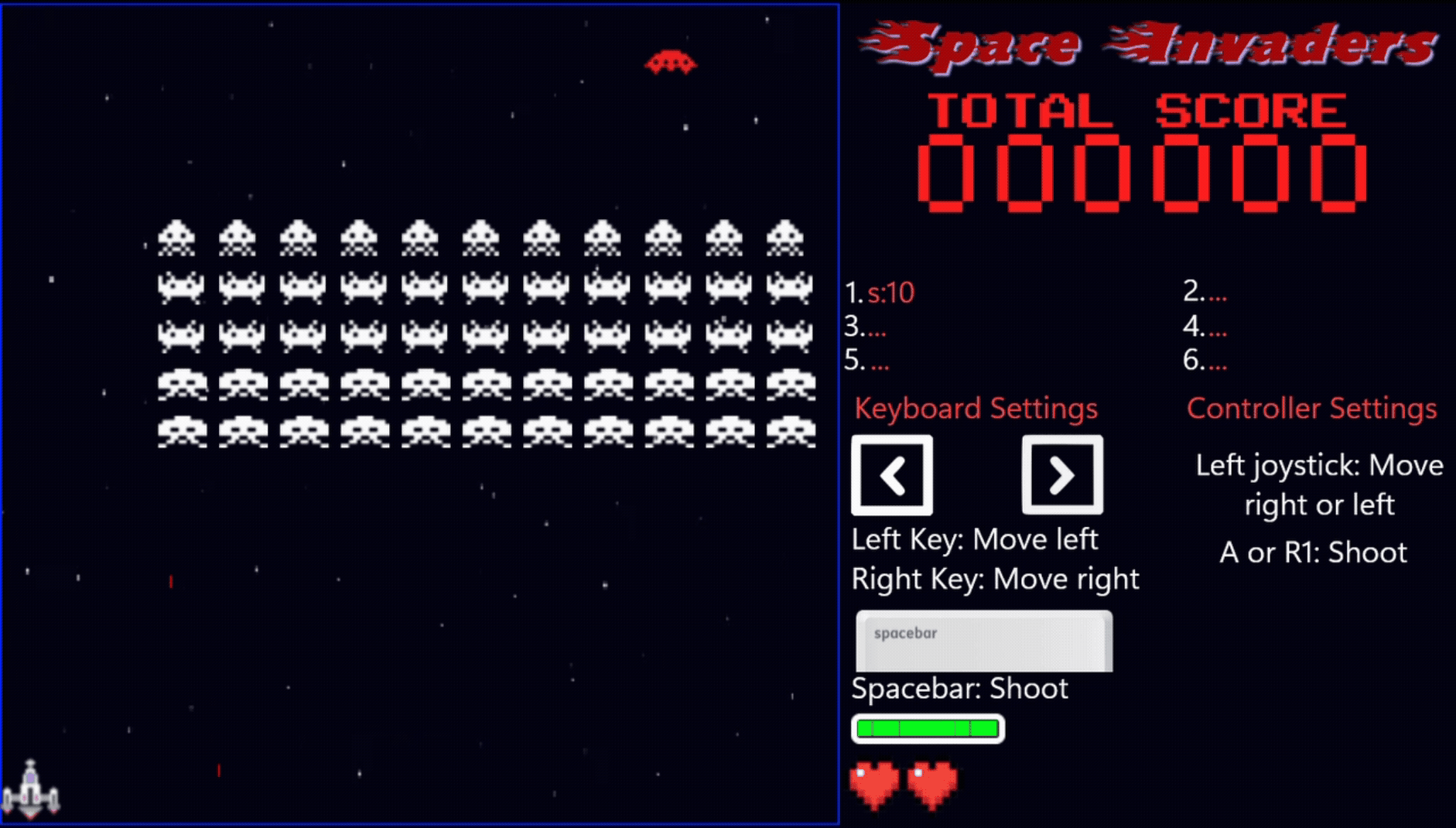Open the Controller Settings section

tap(1311, 408)
